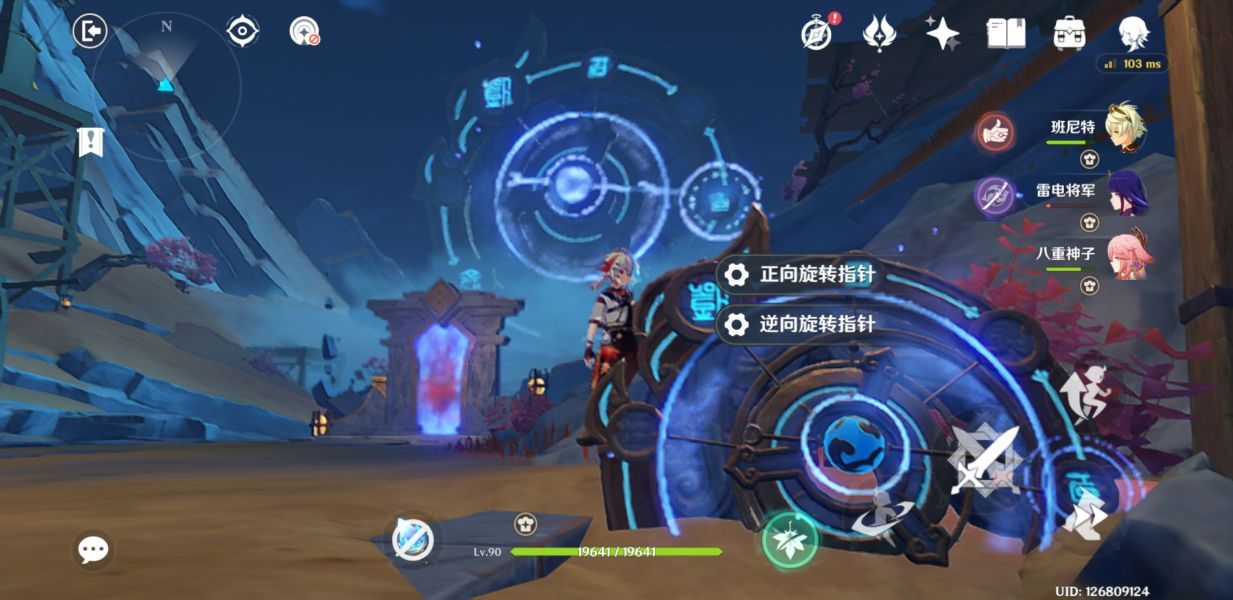The width and height of the screenshot is (1233, 600).
Task: Tap the sprint dash button
Action: click(x=1084, y=514)
